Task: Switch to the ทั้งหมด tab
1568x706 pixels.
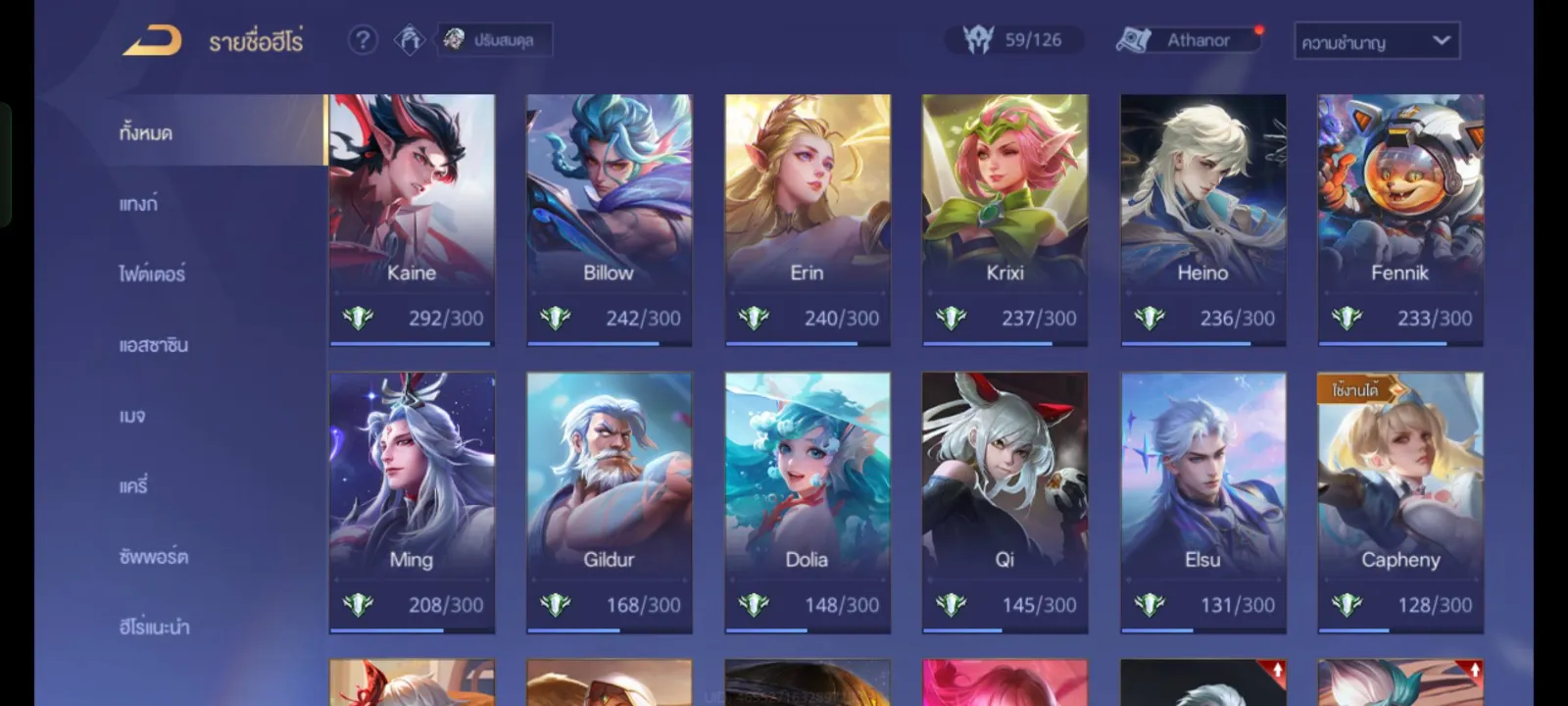Action: (x=146, y=132)
